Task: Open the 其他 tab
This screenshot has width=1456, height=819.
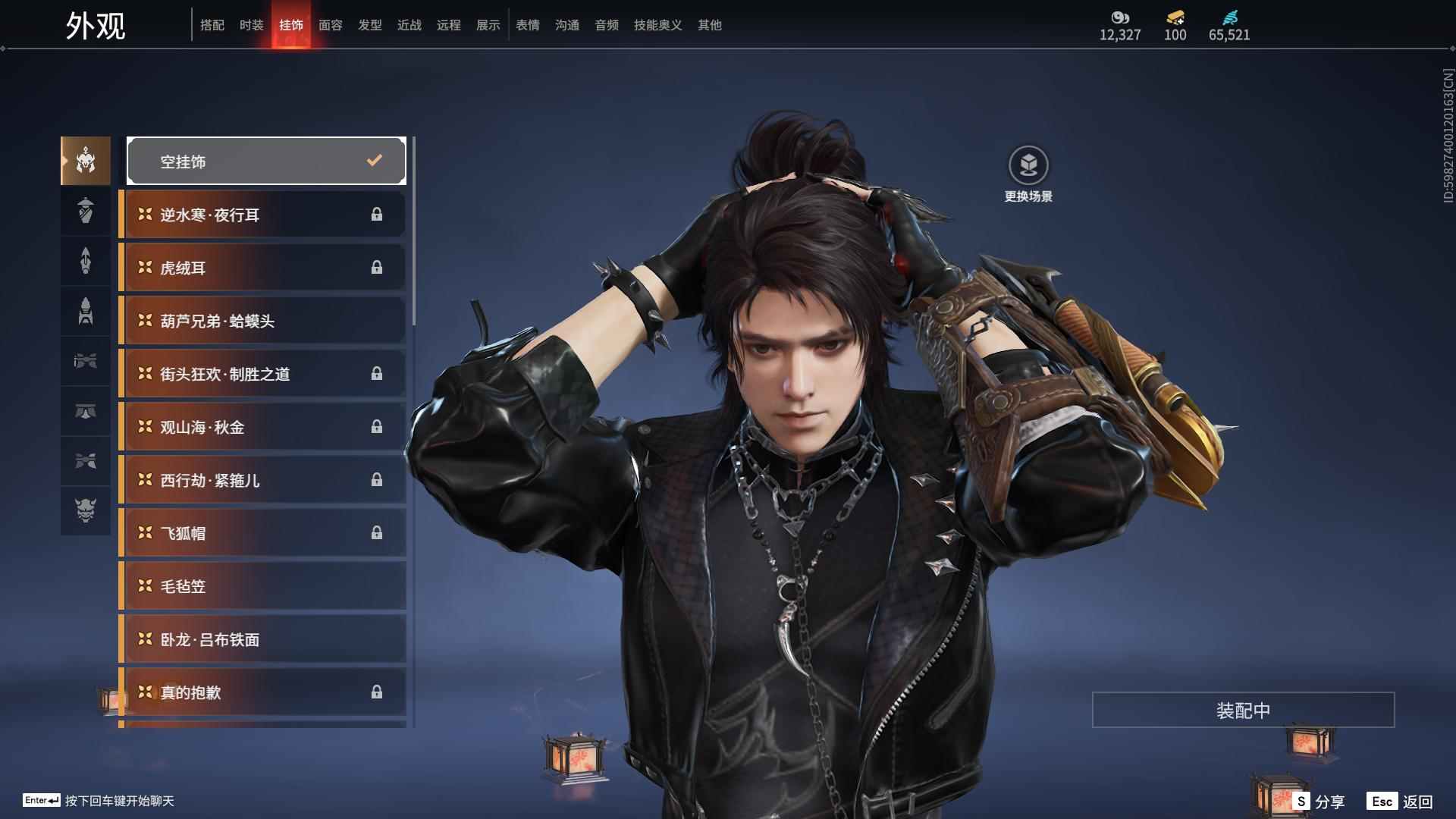Action: pyautogui.click(x=709, y=25)
